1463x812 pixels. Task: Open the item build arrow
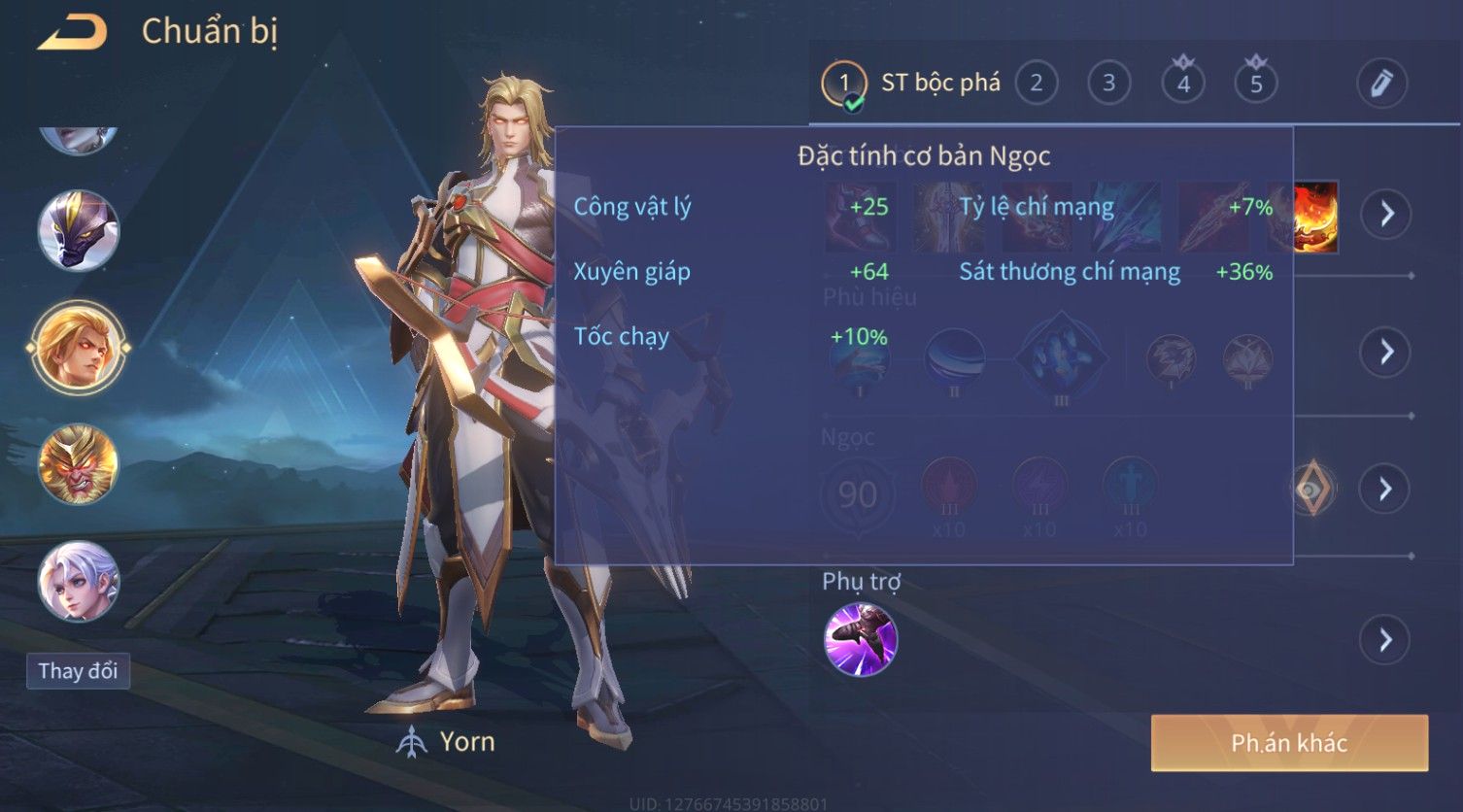click(x=1385, y=213)
